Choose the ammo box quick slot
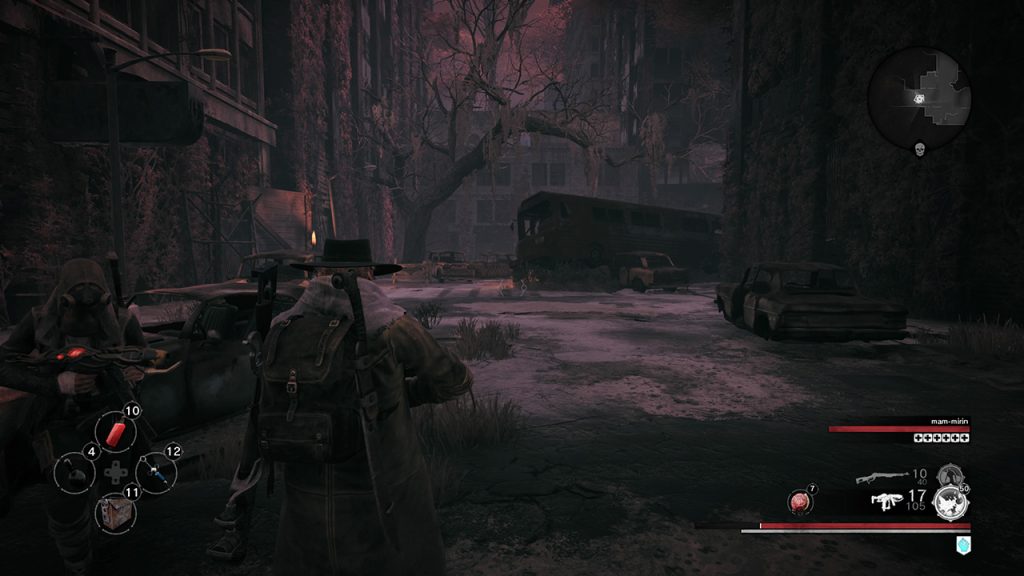 tap(113, 511)
